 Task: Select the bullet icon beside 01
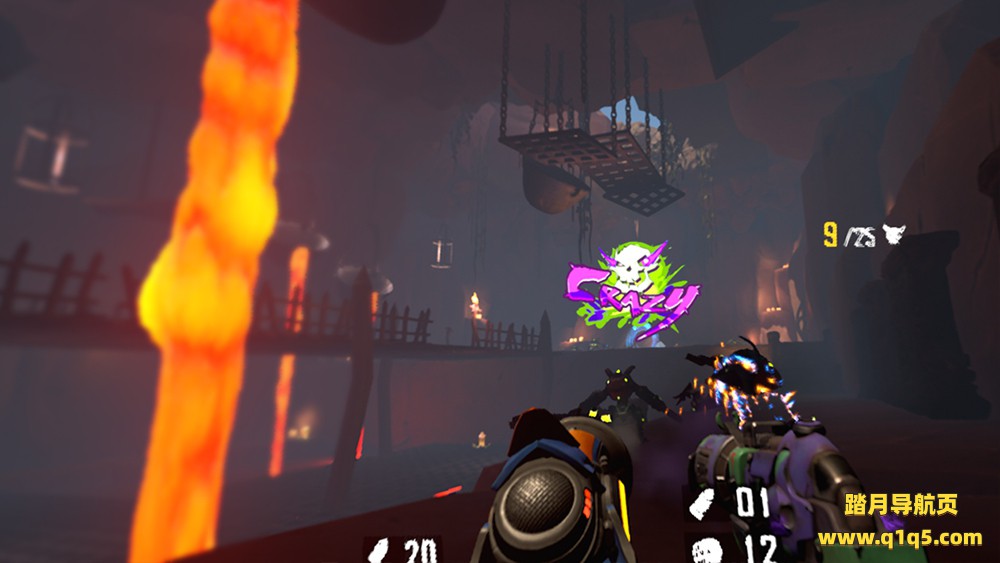703,502
